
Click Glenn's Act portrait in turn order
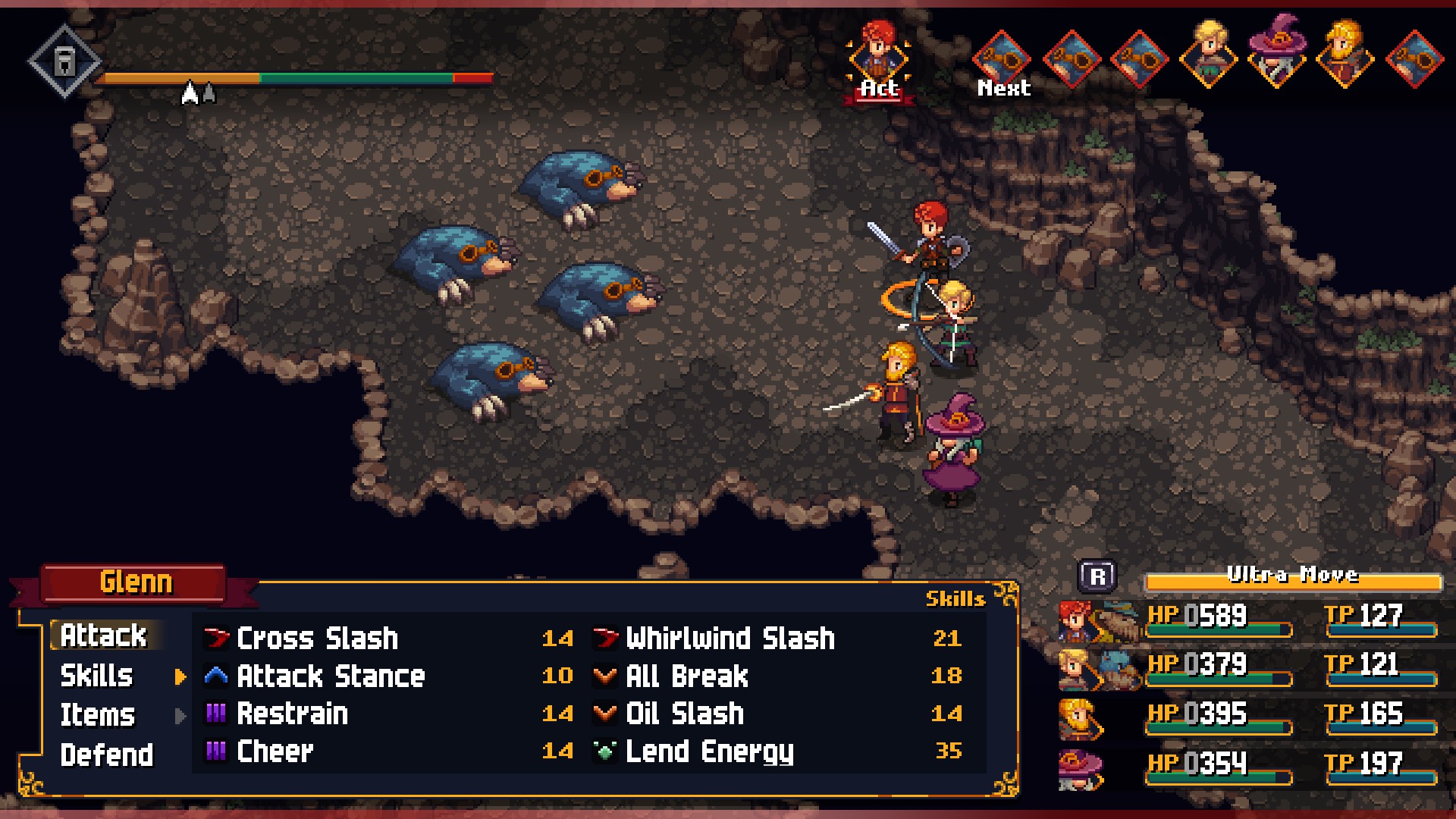[x=878, y=57]
